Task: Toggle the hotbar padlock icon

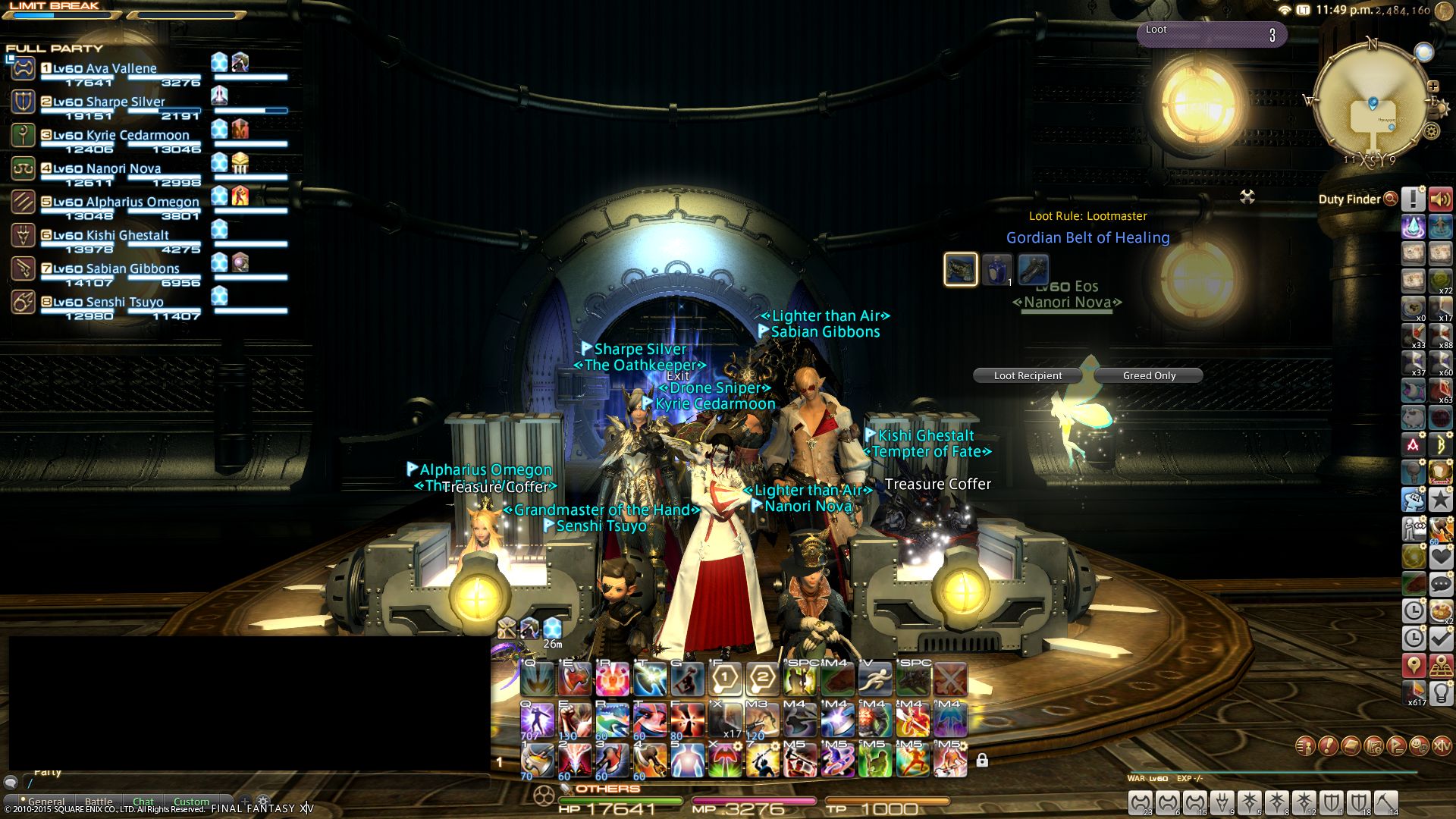Action: point(982,760)
